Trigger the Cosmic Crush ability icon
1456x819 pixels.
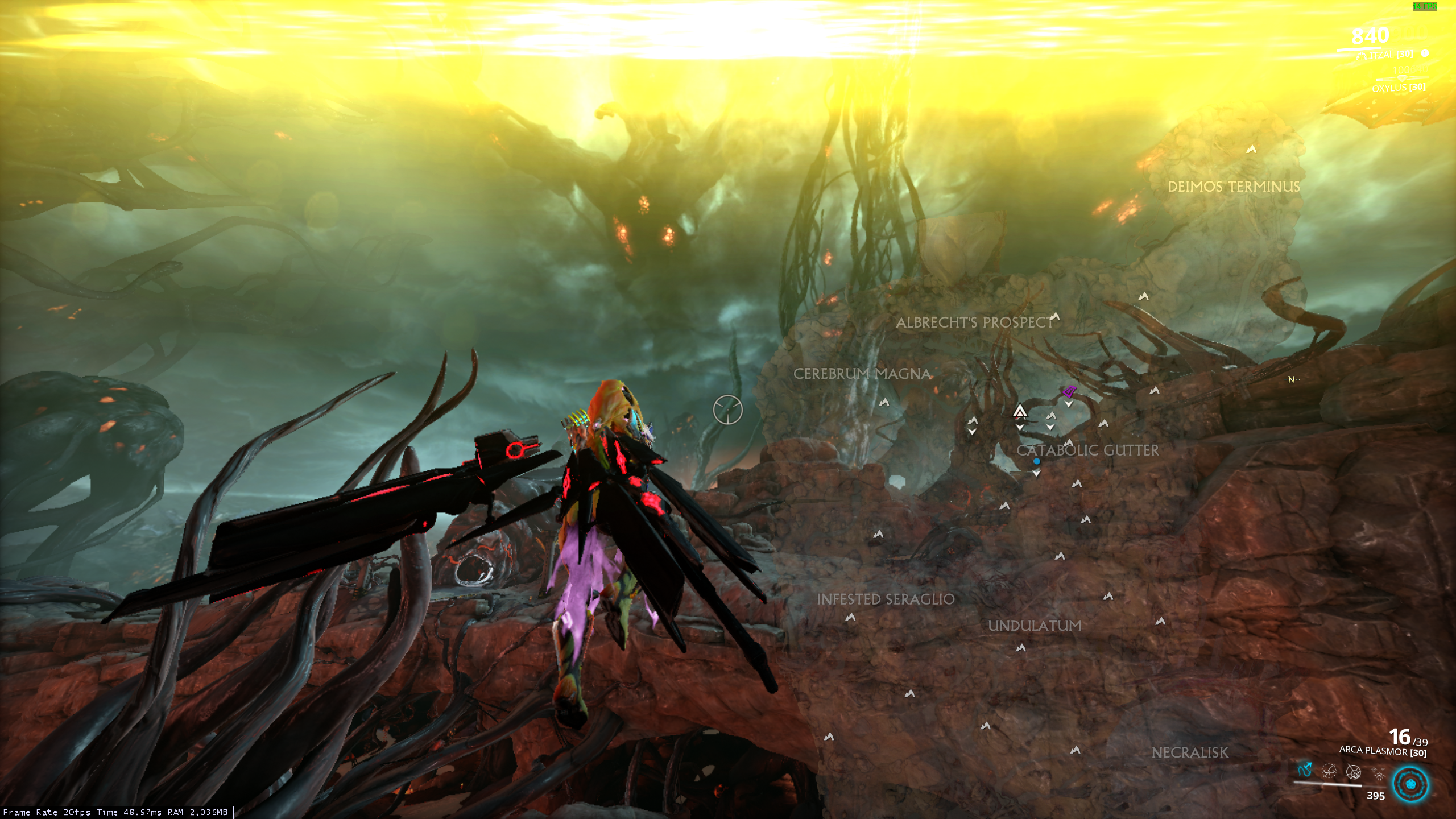1354,772
